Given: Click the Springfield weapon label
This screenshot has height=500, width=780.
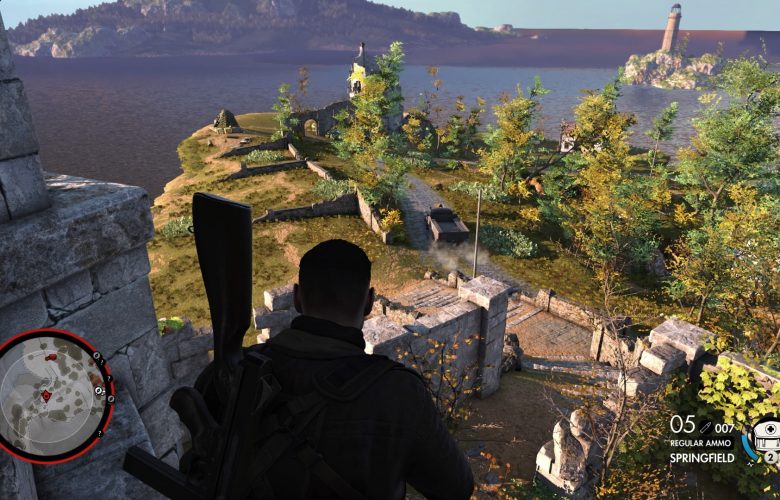Looking at the screenshot, I should [701, 458].
